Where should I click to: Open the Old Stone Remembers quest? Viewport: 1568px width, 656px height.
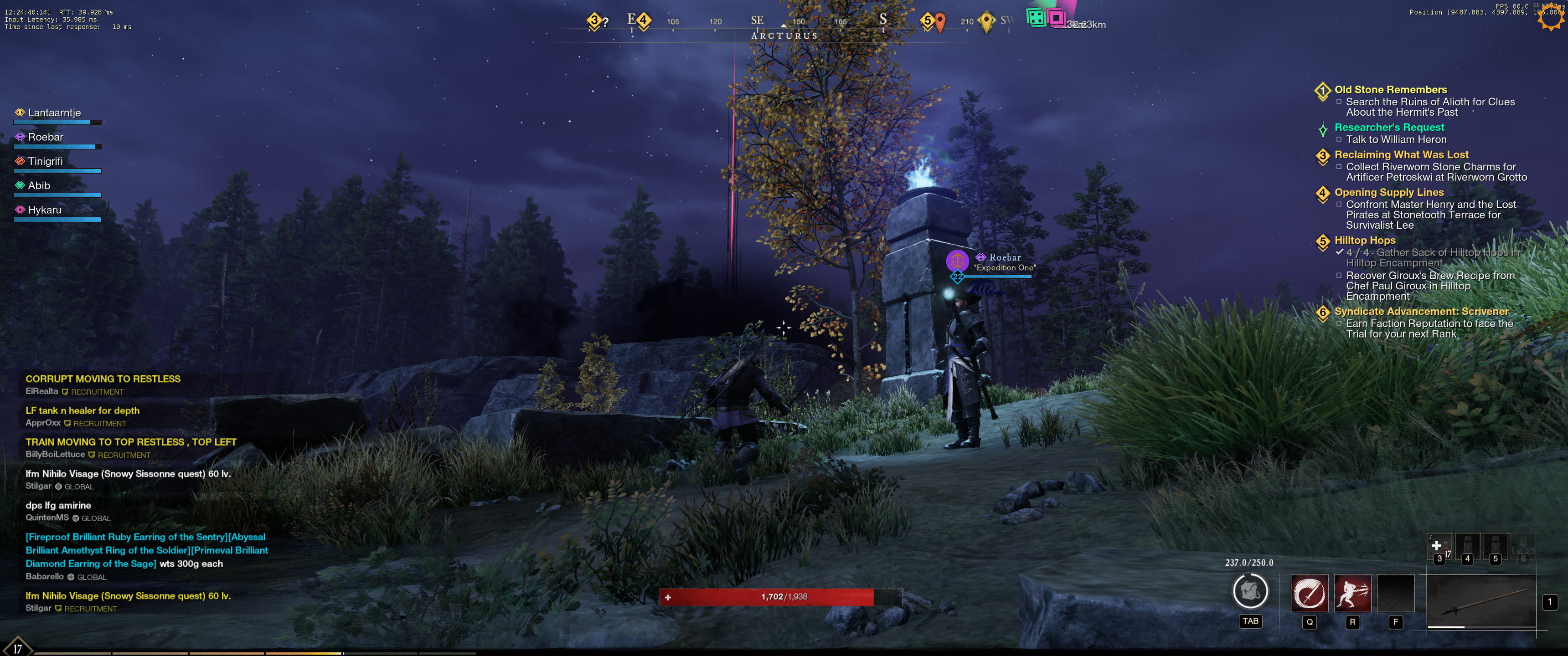coord(1390,89)
